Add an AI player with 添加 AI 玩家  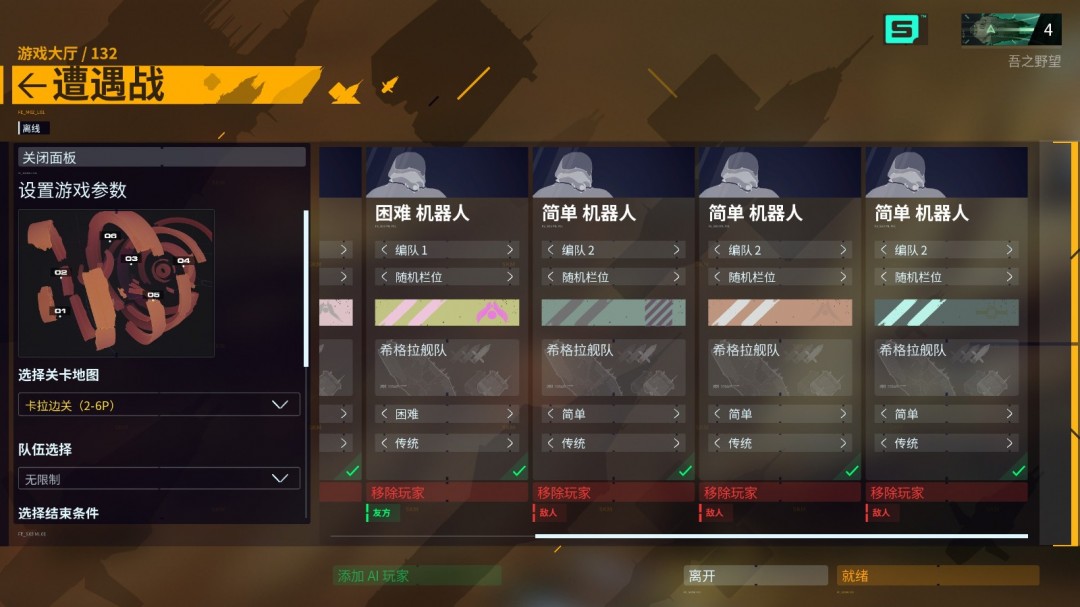click(417, 576)
